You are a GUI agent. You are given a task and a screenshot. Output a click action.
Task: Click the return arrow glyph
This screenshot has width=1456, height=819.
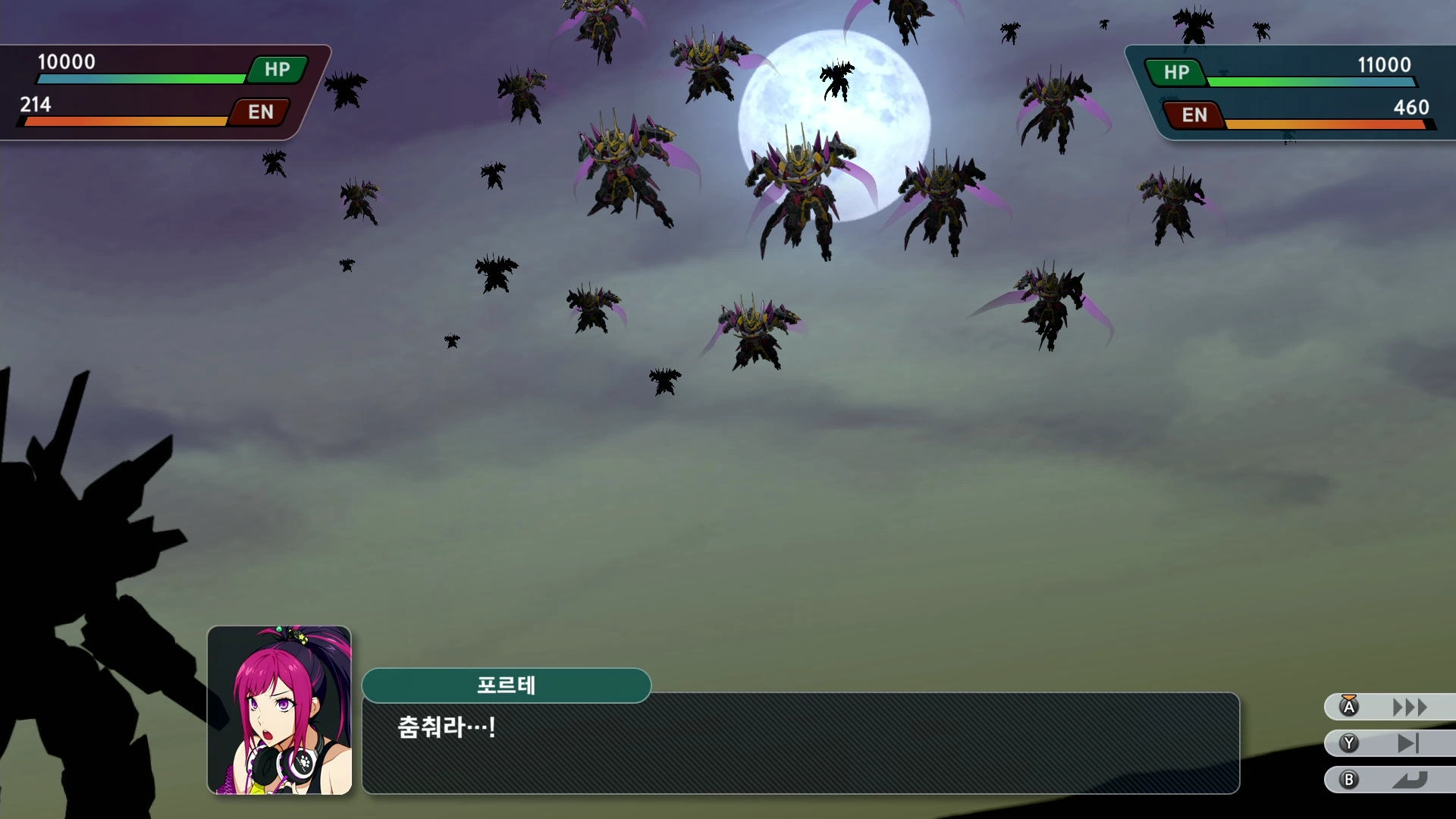click(1409, 780)
